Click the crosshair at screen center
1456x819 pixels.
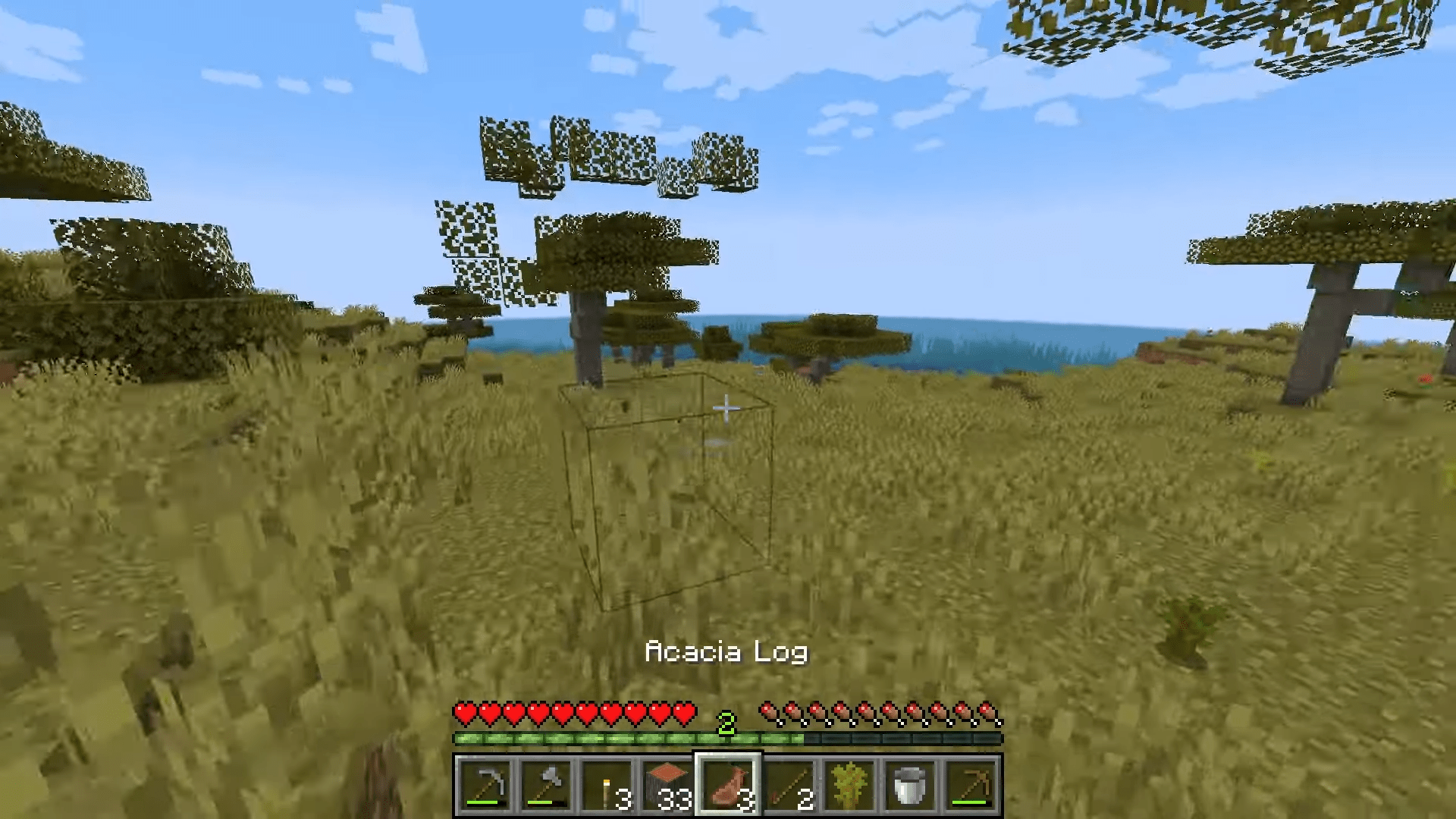pos(727,409)
